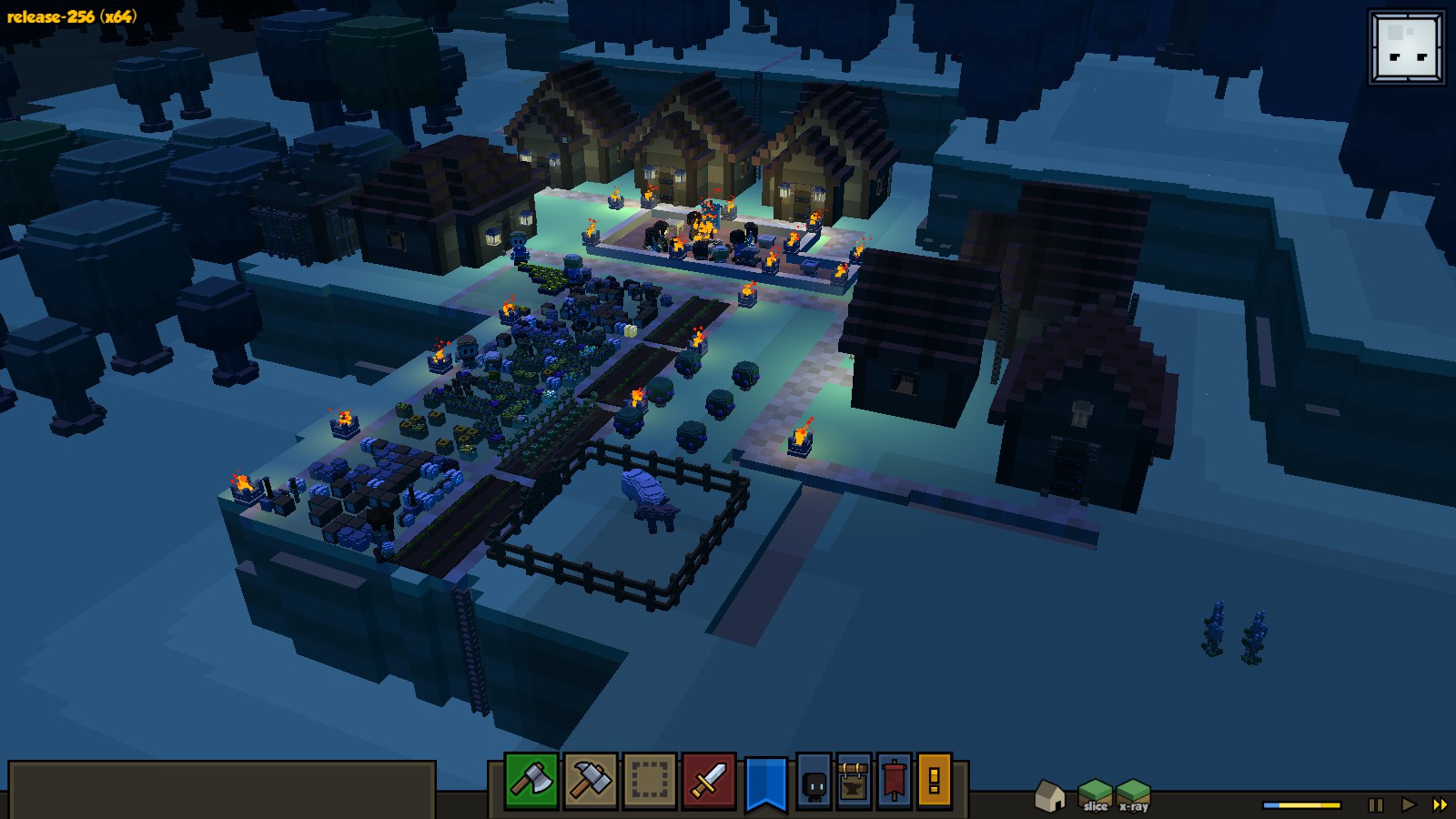This screenshot has width=1456, height=819.
Task: Open the blue Town banner overview
Action: (764, 784)
